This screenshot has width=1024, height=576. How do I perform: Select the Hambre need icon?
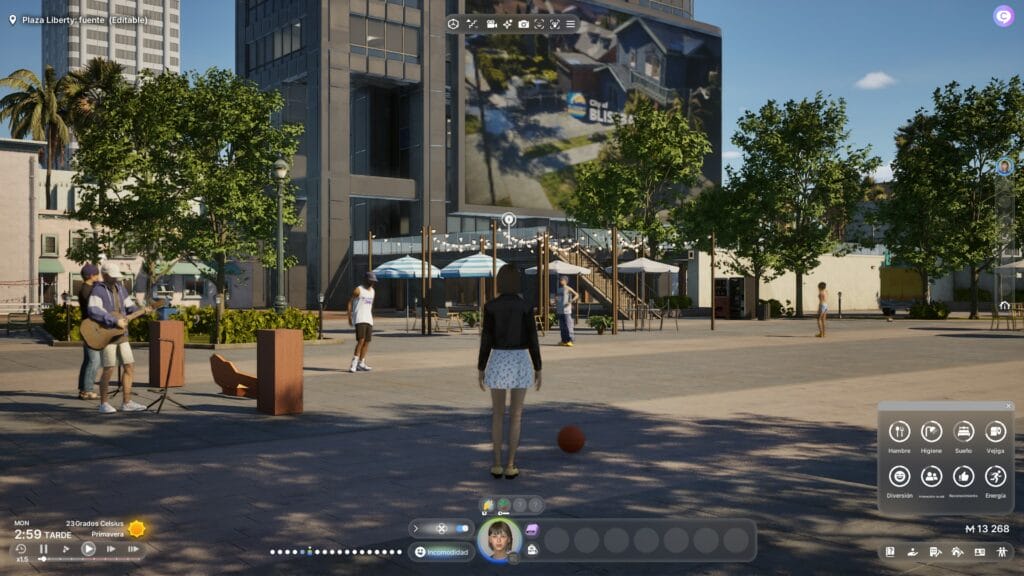tap(899, 431)
